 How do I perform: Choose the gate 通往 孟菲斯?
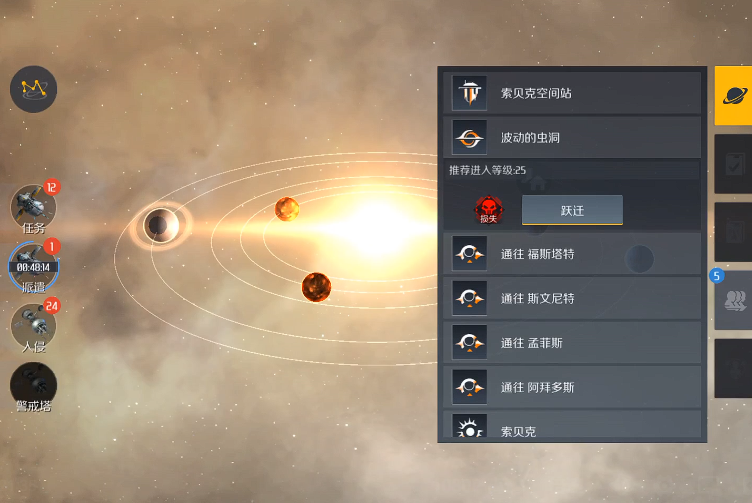(x=572, y=343)
